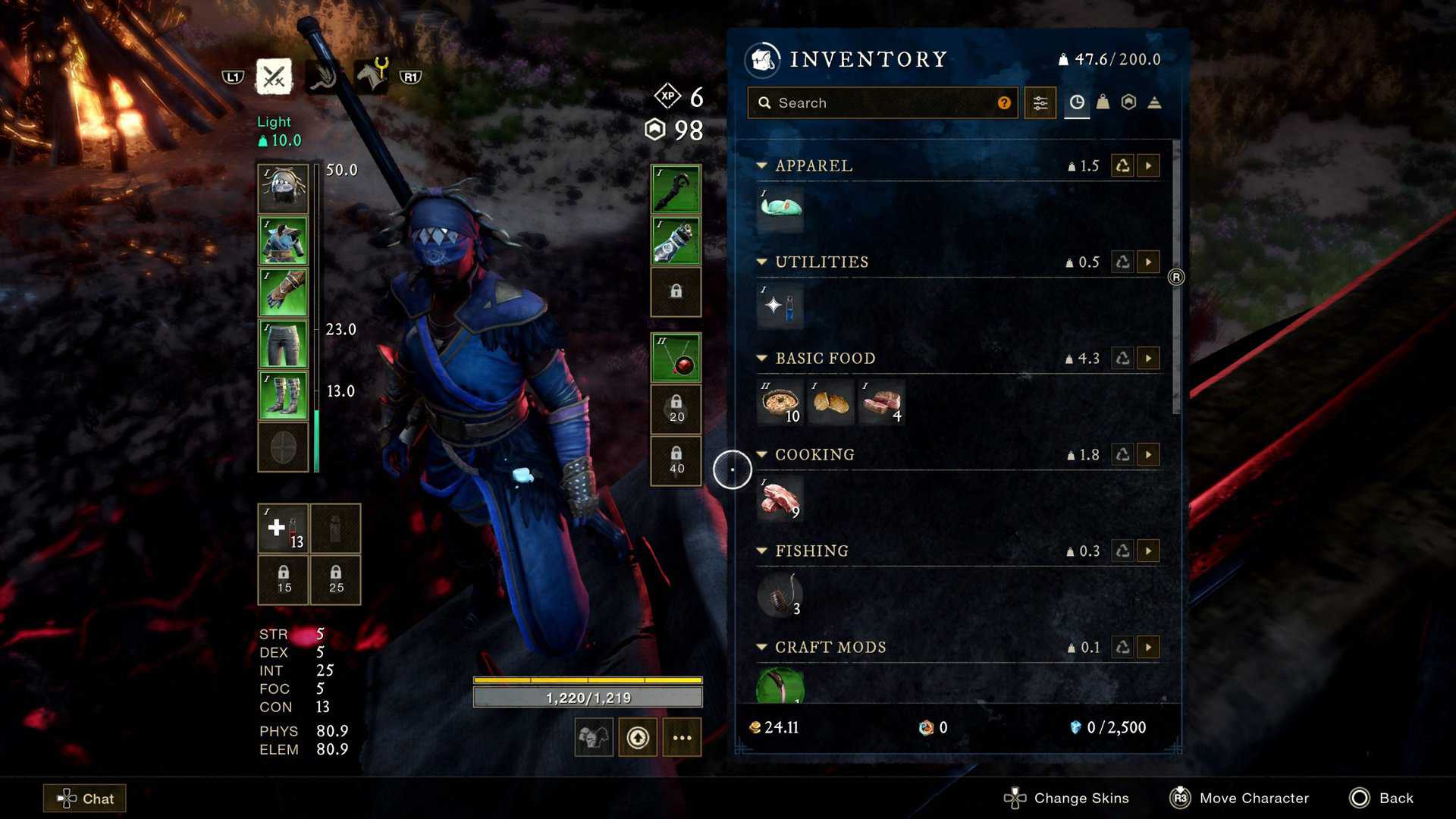This screenshot has height=819, width=1456.
Task: Collapse the Craft Mods section
Action: (x=761, y=647)
